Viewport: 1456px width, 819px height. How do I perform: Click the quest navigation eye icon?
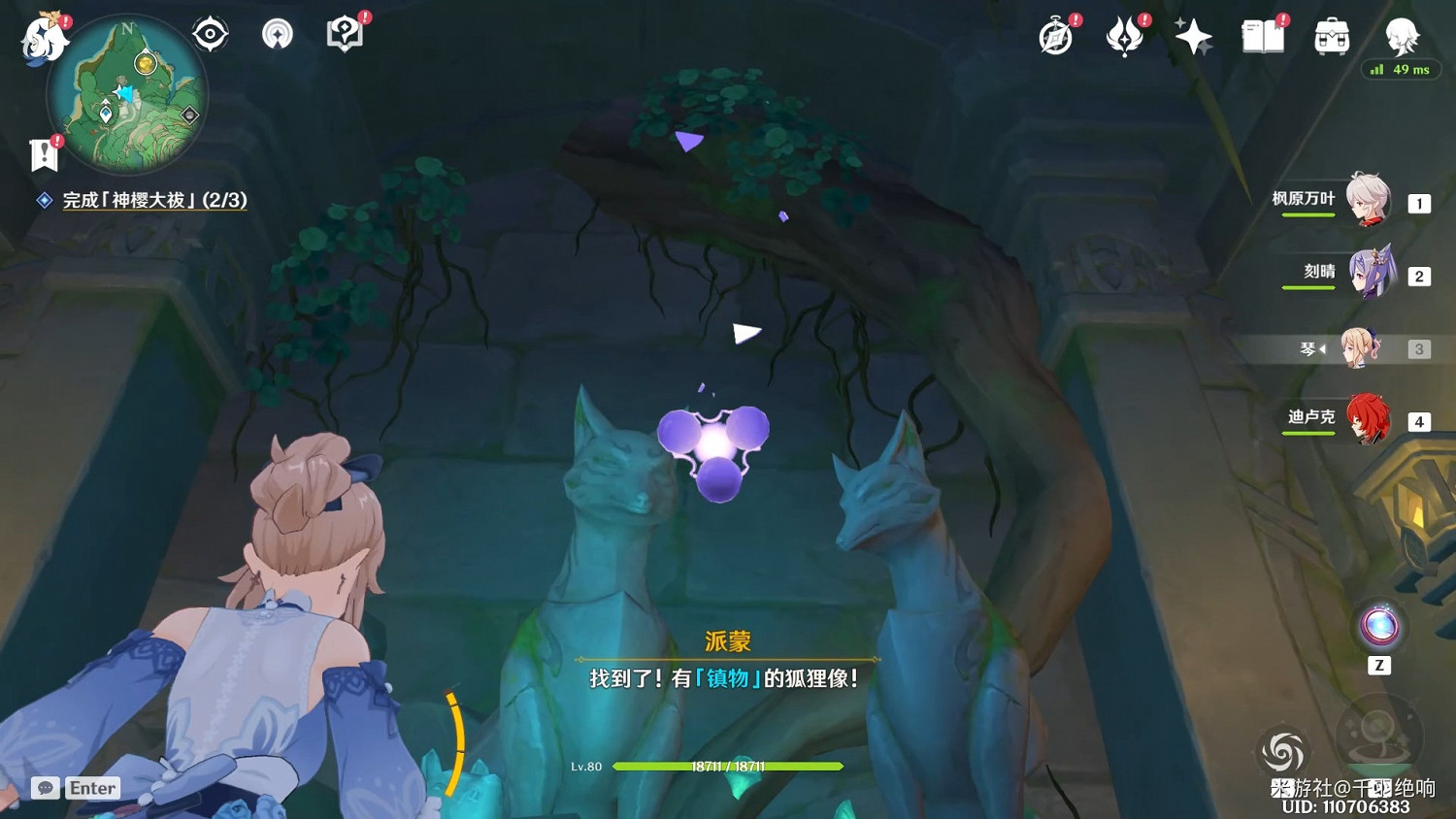[x=210, y=32]
